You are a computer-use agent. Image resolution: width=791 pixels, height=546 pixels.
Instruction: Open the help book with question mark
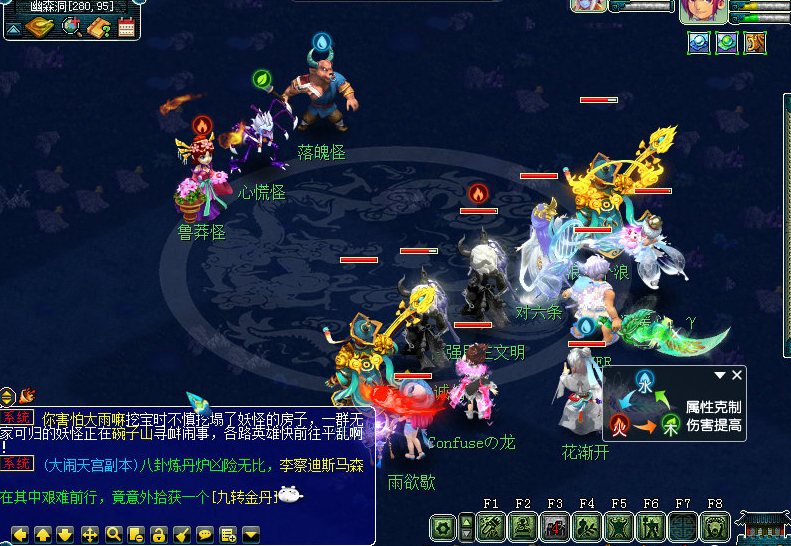tap(100, 27)
